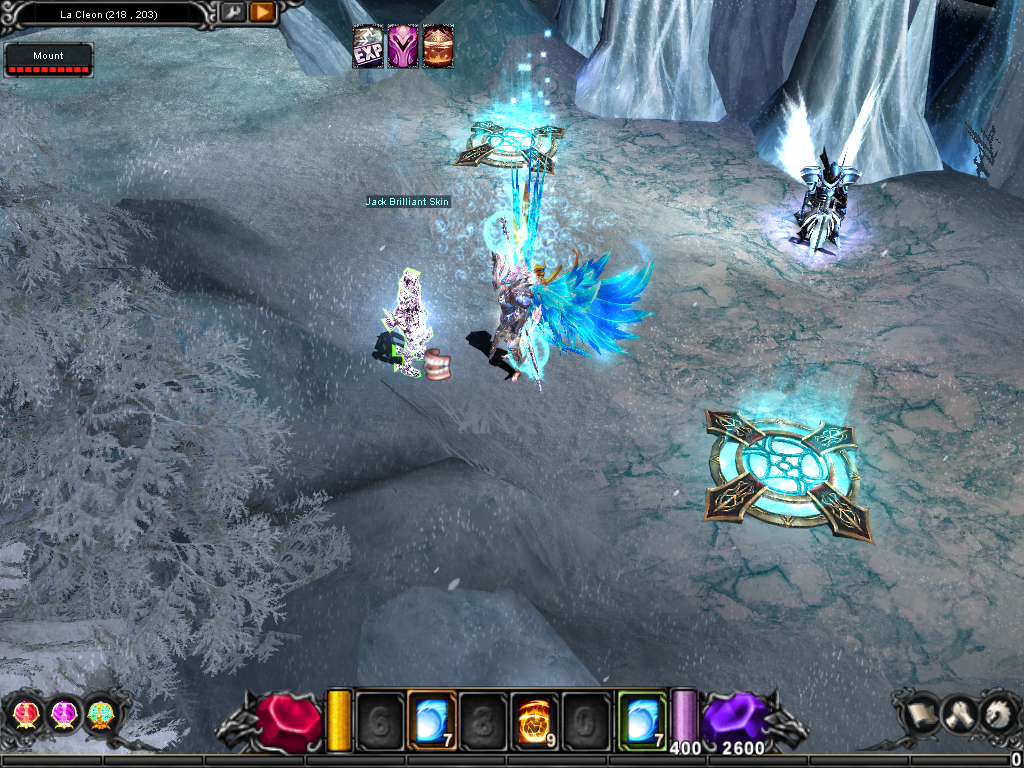This screenshot has height=768, width=1024.
Task: Open the hammer menu icon
Action: (957, 713)
